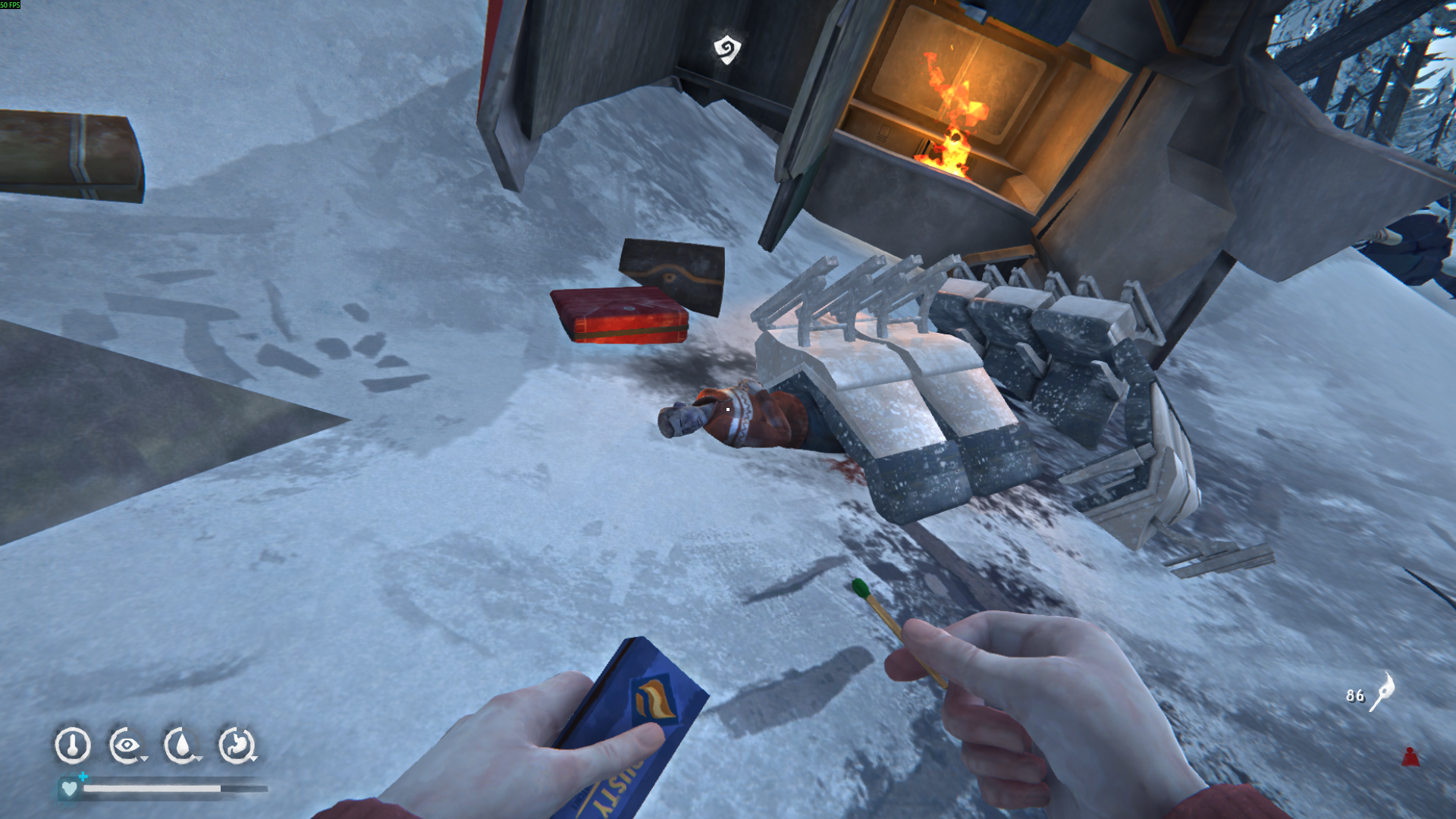Click the heart condition icon
This screenshot has height=819, width=1456.
(69, 789)
